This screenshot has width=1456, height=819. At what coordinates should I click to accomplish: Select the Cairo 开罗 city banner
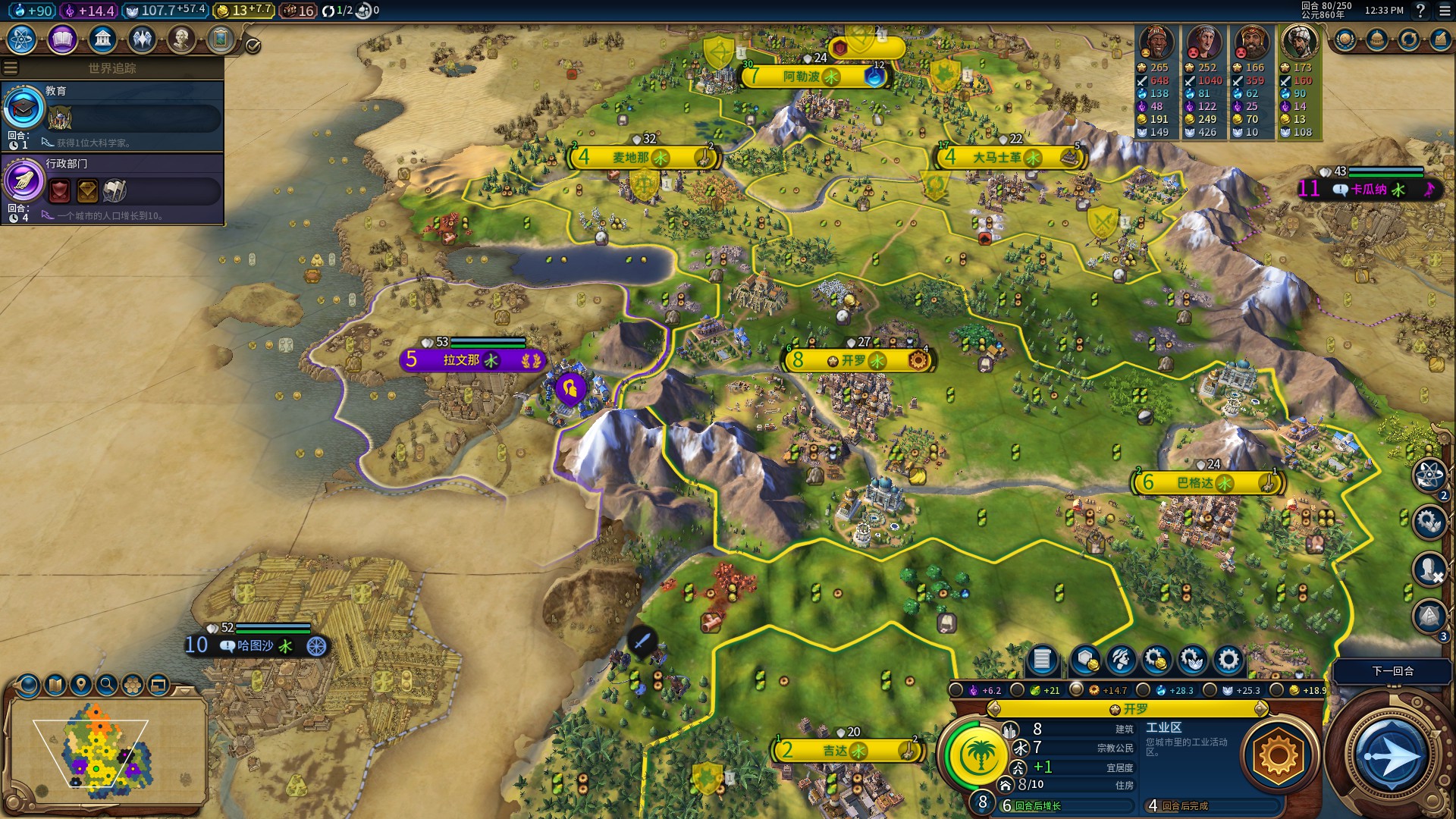[857, 360]
